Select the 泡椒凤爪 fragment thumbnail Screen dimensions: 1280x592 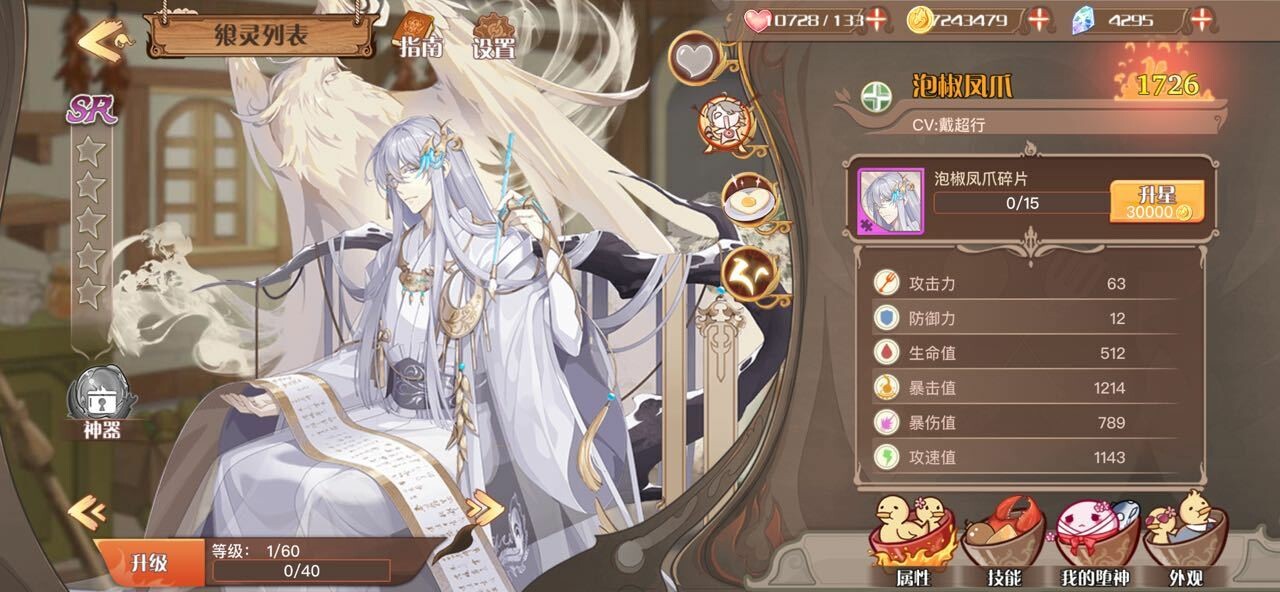[x=891, y=201]
